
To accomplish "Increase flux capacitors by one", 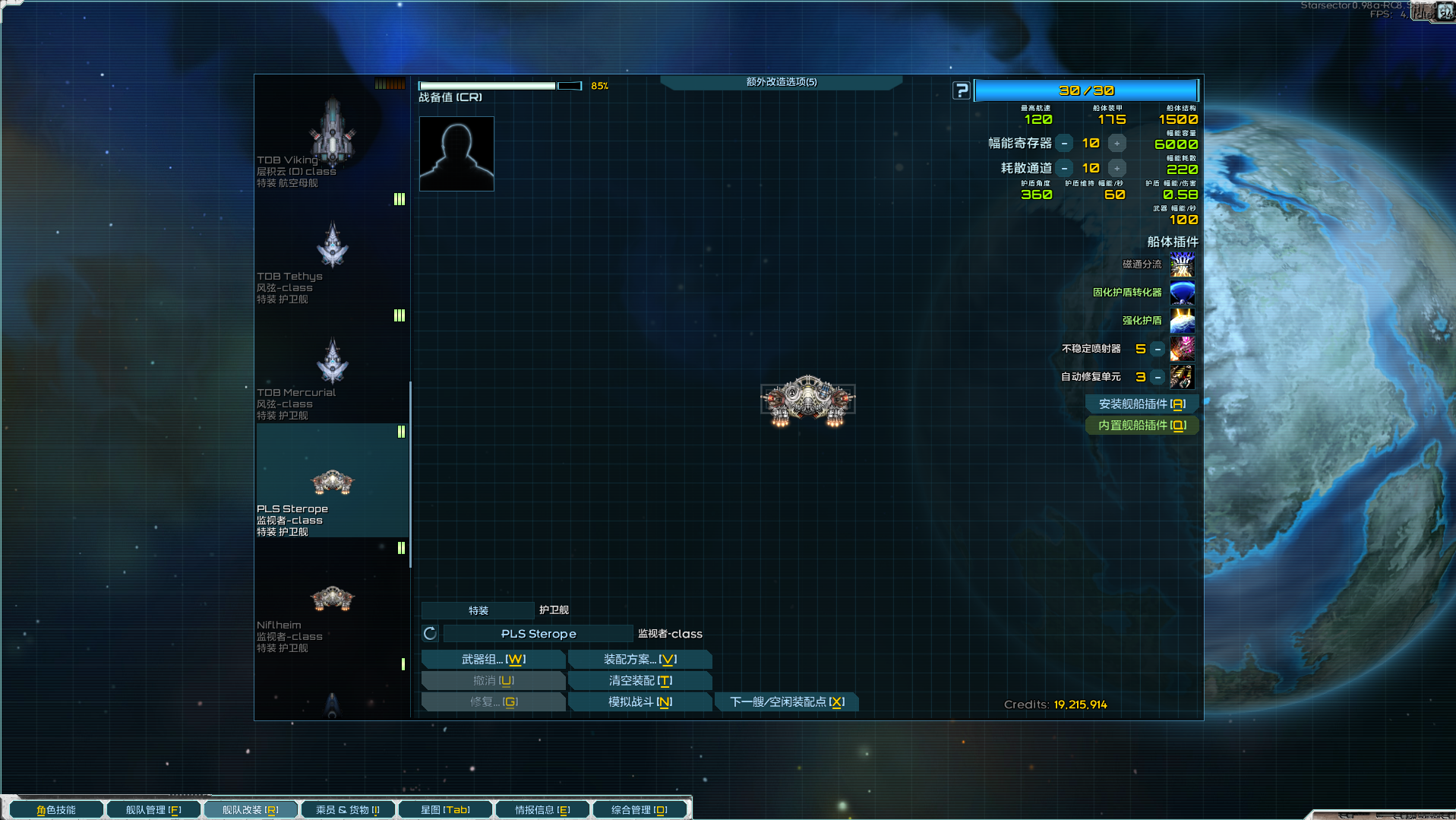I will click(1116, 144).
